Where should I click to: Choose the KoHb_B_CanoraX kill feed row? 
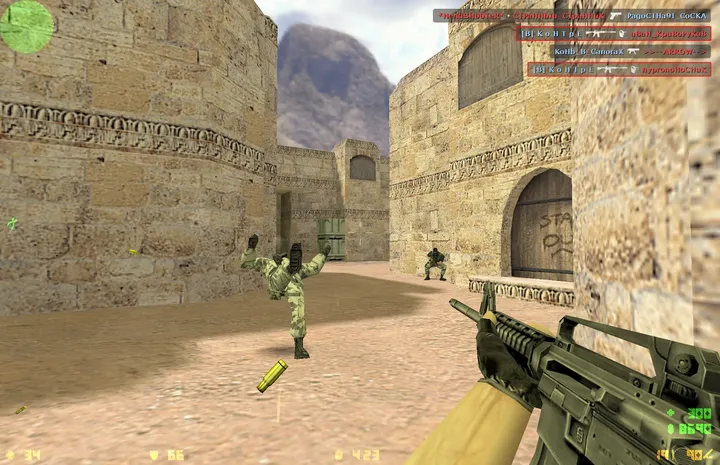613,51
